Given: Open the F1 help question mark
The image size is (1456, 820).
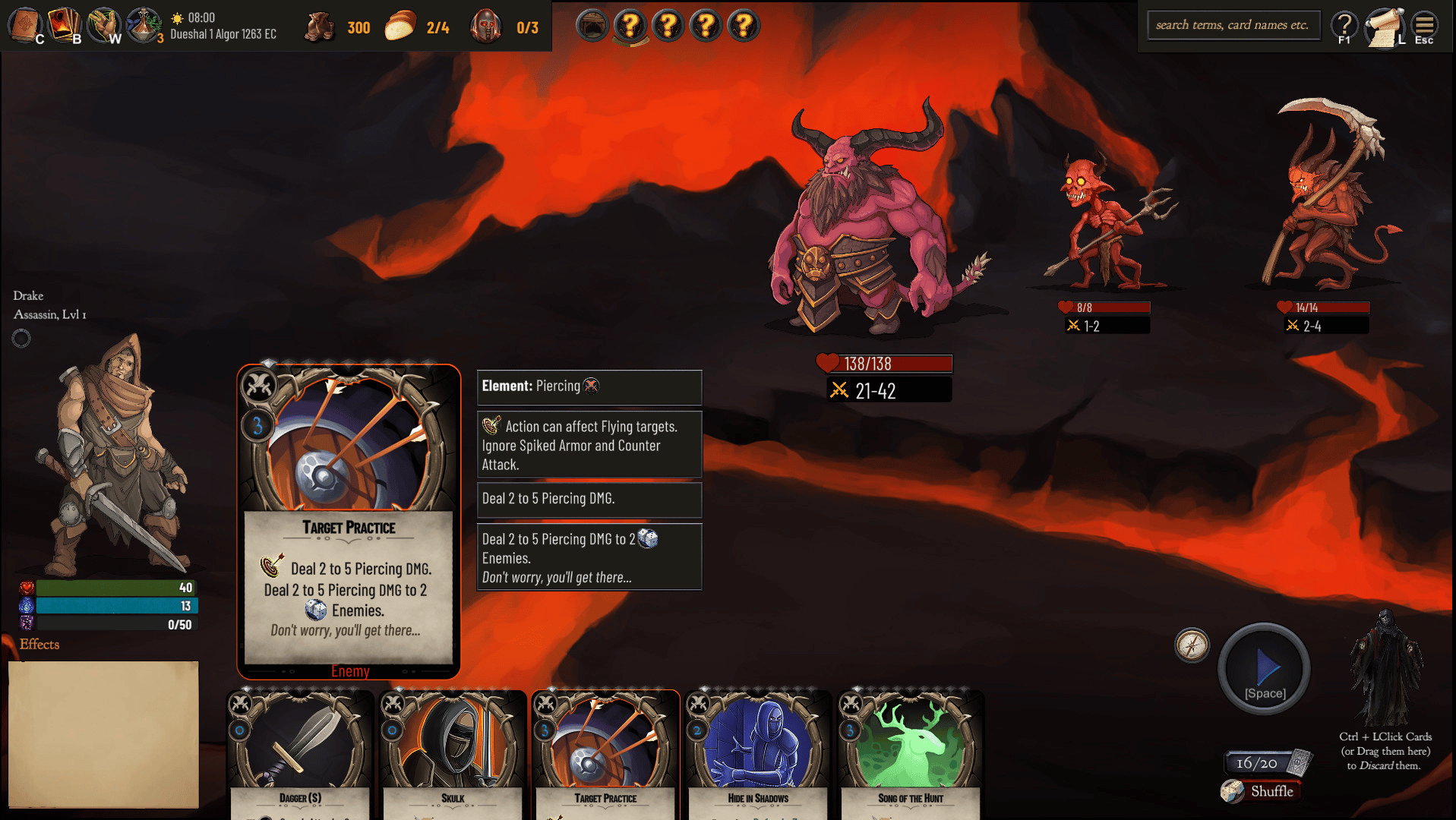Looking at the screenshot, I should point(1344,27).
